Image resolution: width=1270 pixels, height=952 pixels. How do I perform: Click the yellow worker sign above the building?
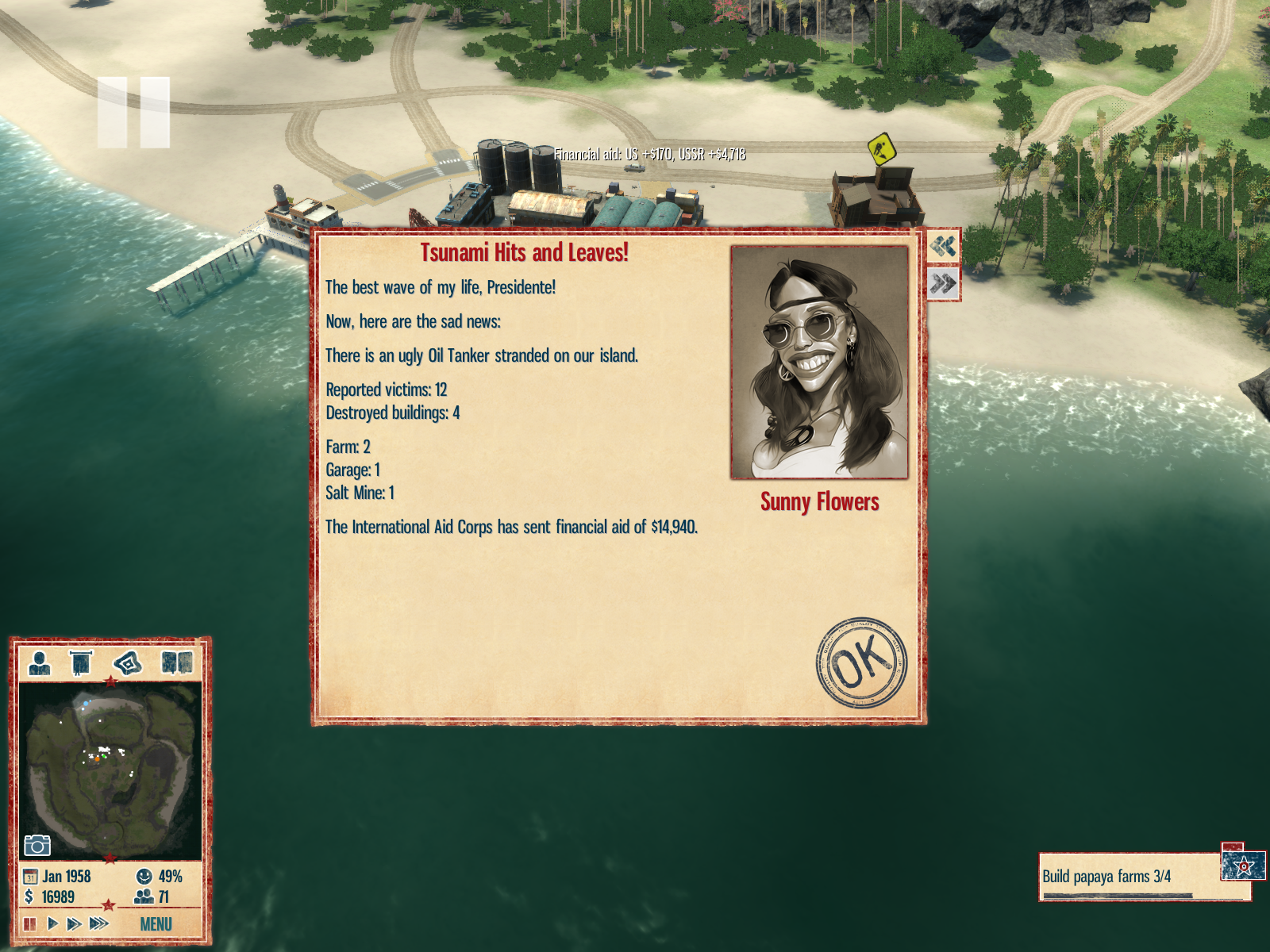(x=881, y=148)
